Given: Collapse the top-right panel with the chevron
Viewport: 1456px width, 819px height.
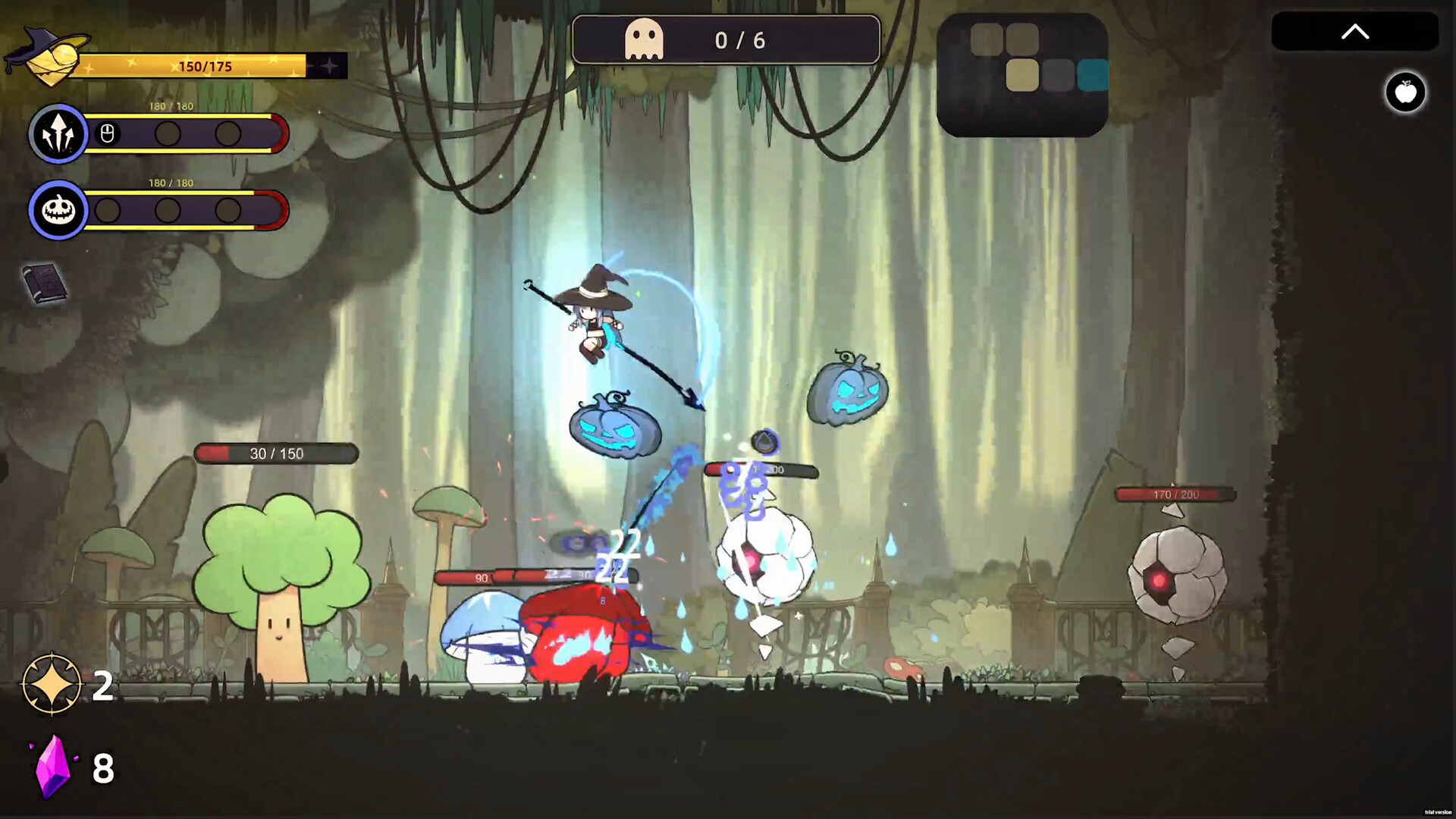Looking at the screenshot, I should pos(1355,31).
